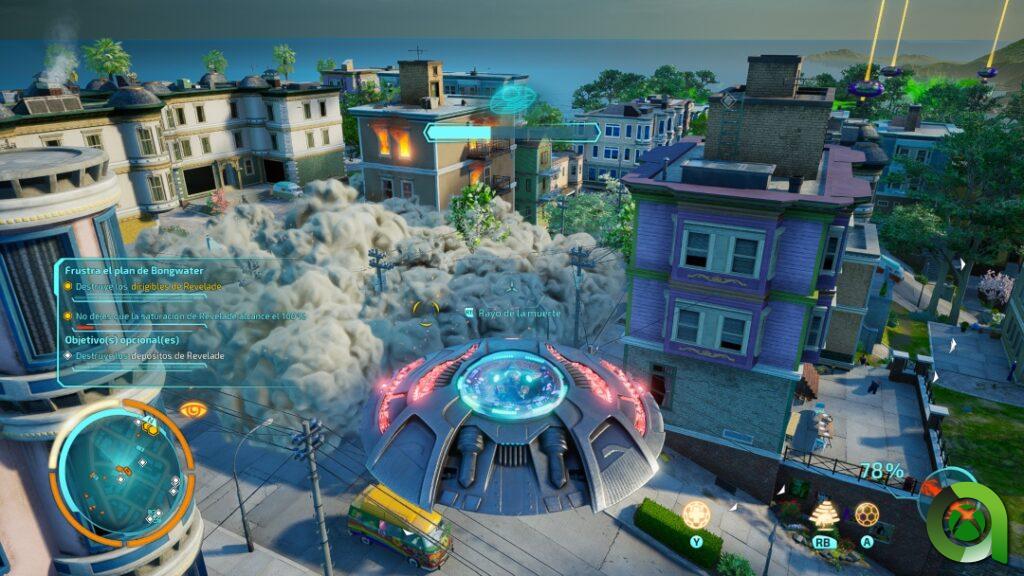This screenshot has width=1024, height=576.
Task: Activate the ability icon above Y
Action: tap(697, 515)
